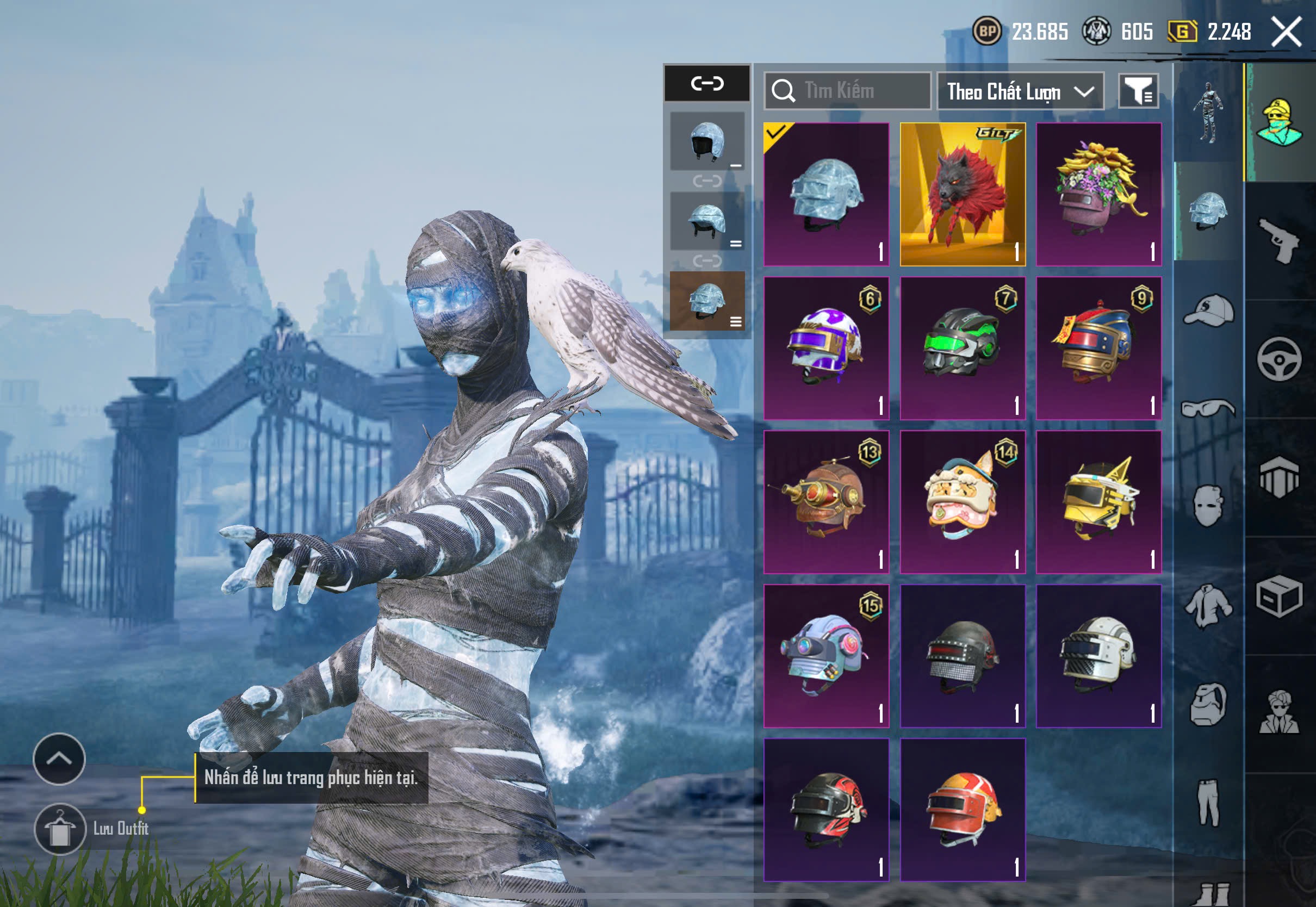Save the current outfit with Lưu Outfit

(x=60, y=829)
